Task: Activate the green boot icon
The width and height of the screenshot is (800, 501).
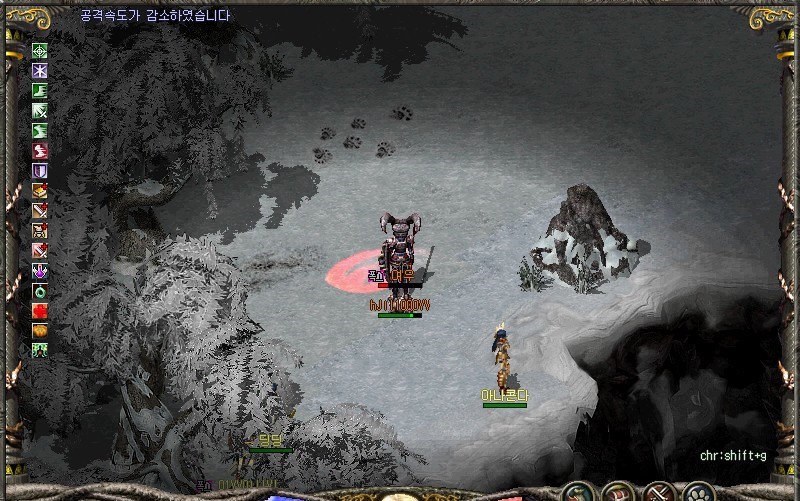Action: pos(40,91)
